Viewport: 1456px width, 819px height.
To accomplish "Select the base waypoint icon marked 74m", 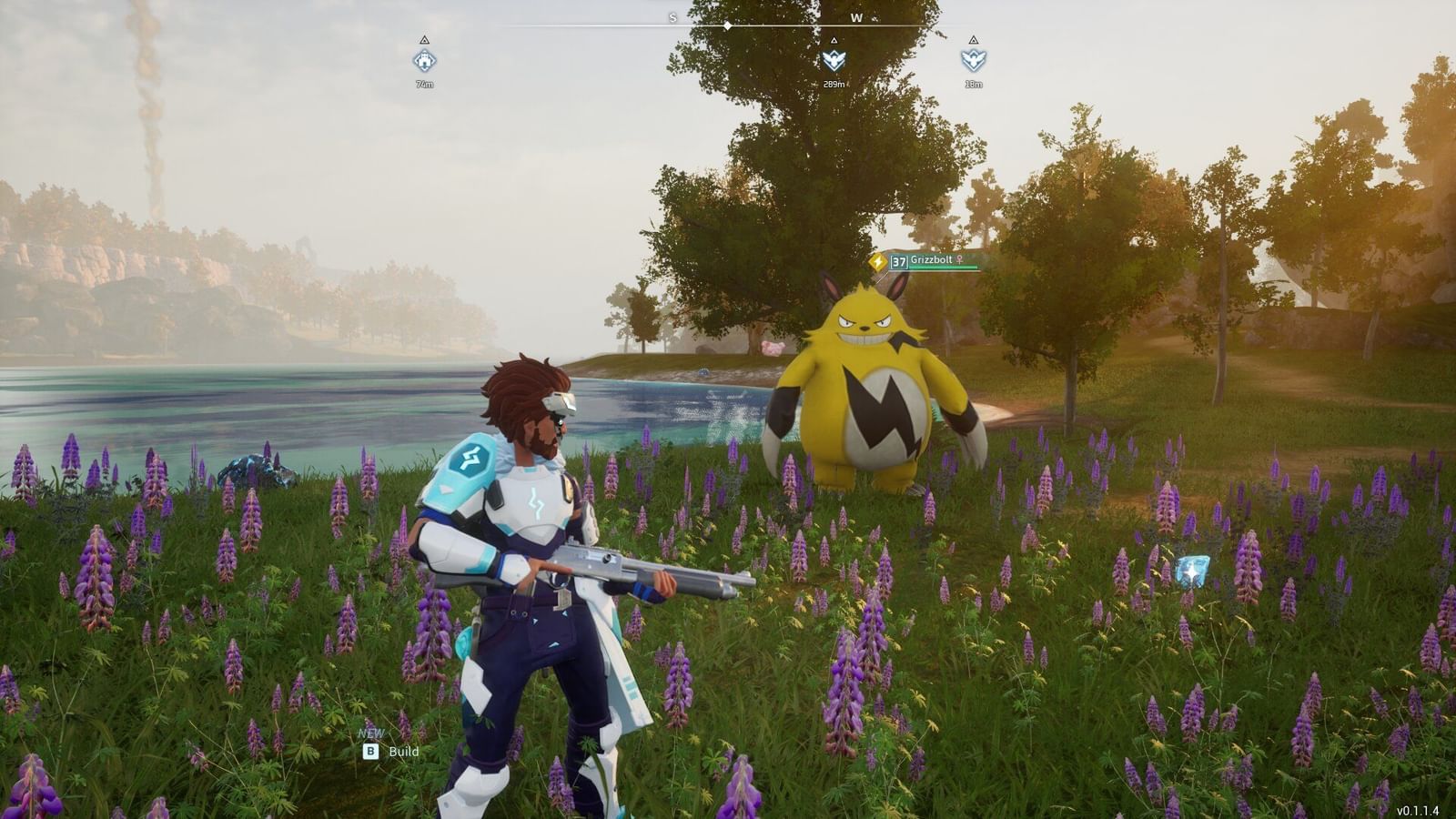I will coord(425,62).
